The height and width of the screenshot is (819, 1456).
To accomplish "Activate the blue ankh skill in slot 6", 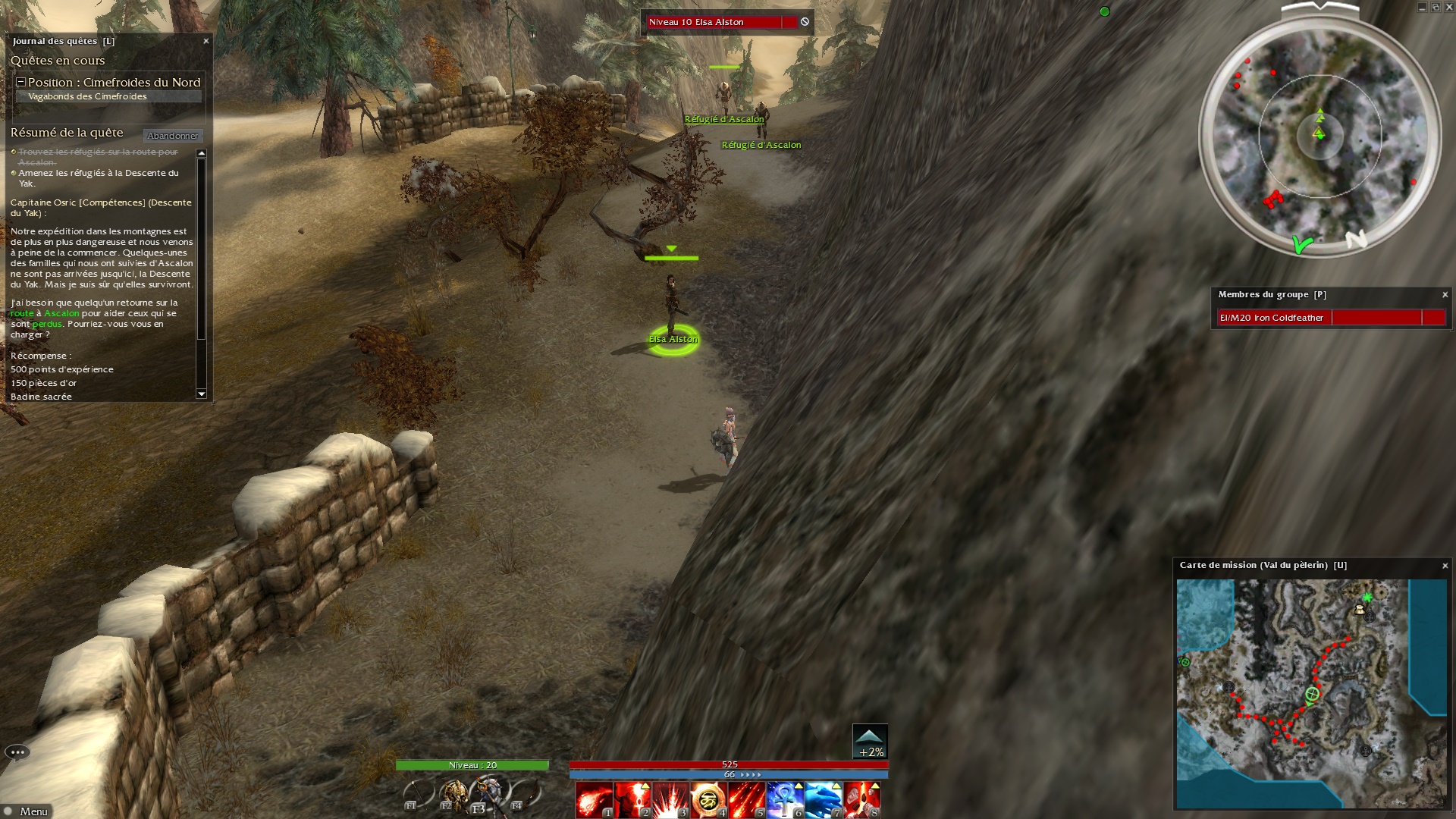I will pos(785,801).
